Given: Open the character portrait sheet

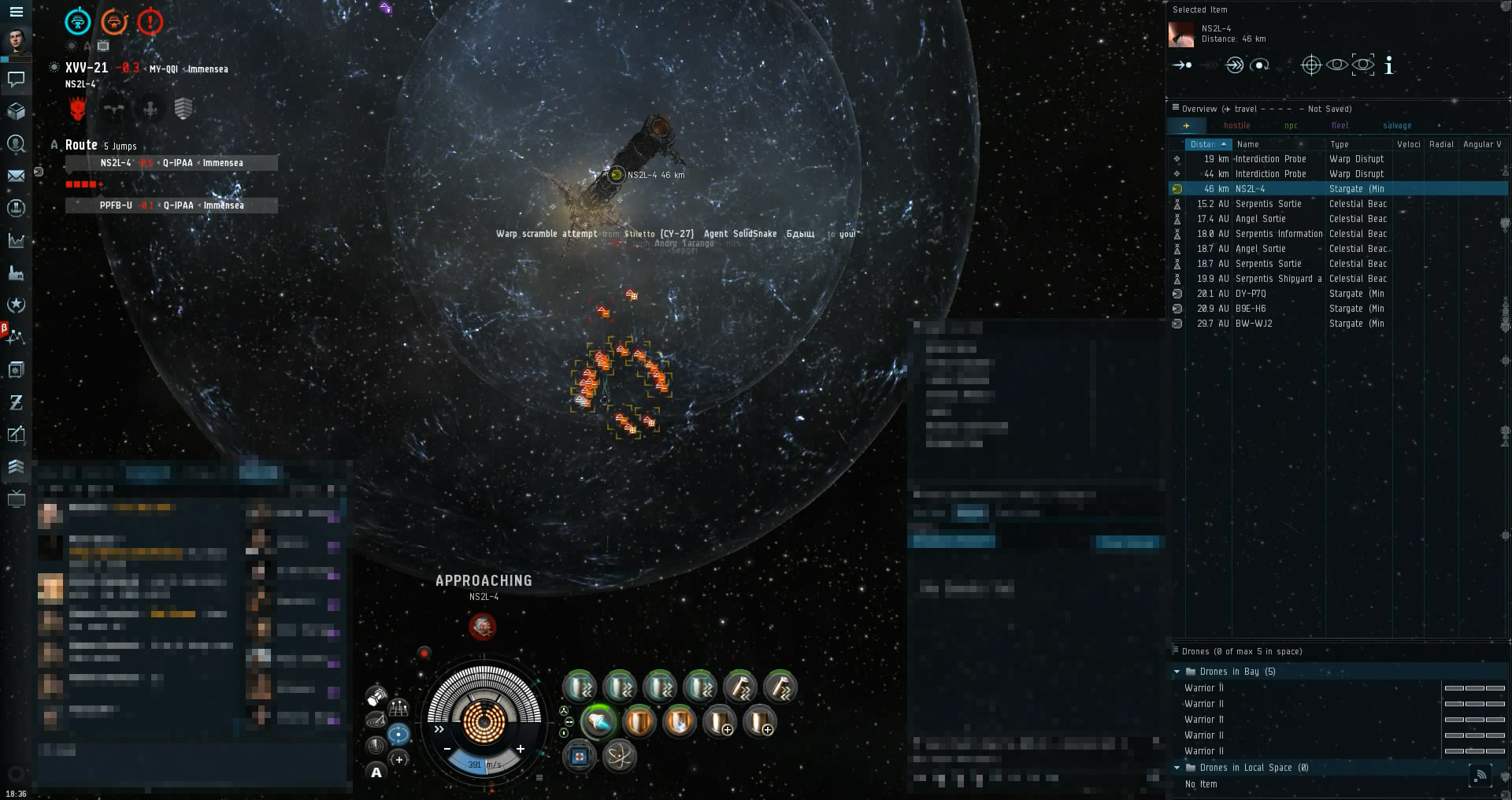Looking at the screenshot, I should pyautogui.click(x=16, y=41).
